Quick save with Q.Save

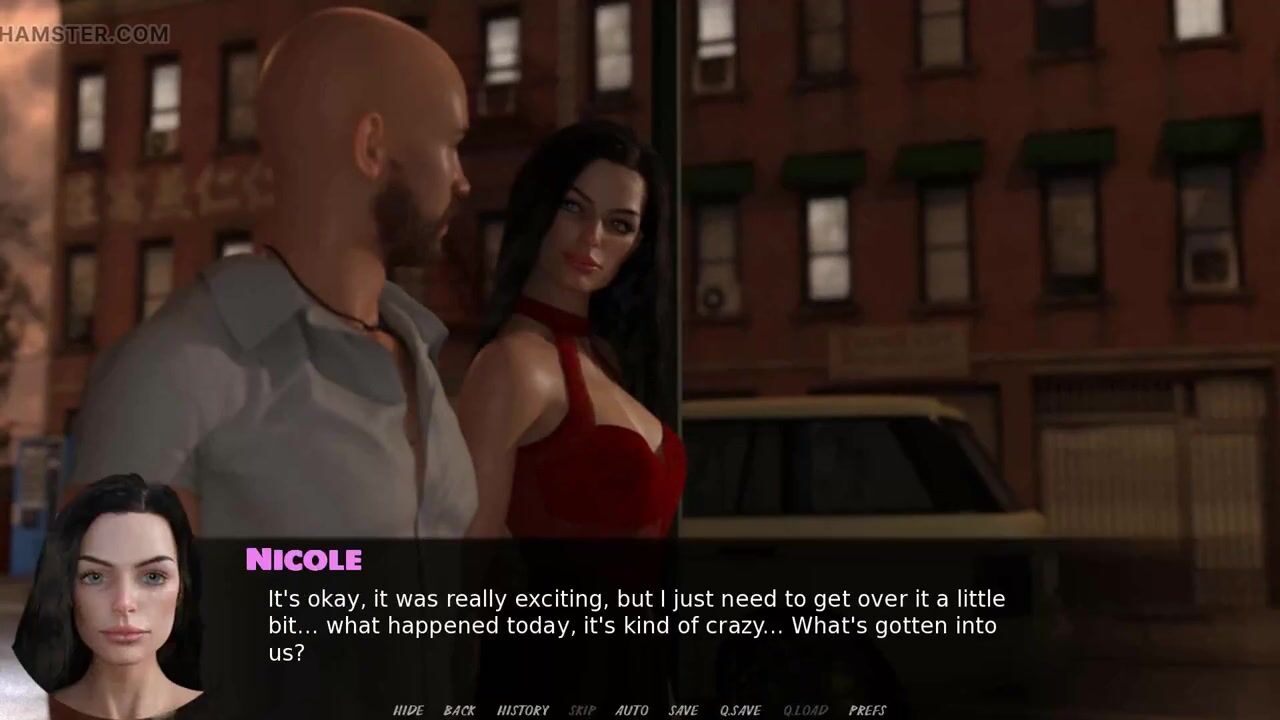coord(740,710)
